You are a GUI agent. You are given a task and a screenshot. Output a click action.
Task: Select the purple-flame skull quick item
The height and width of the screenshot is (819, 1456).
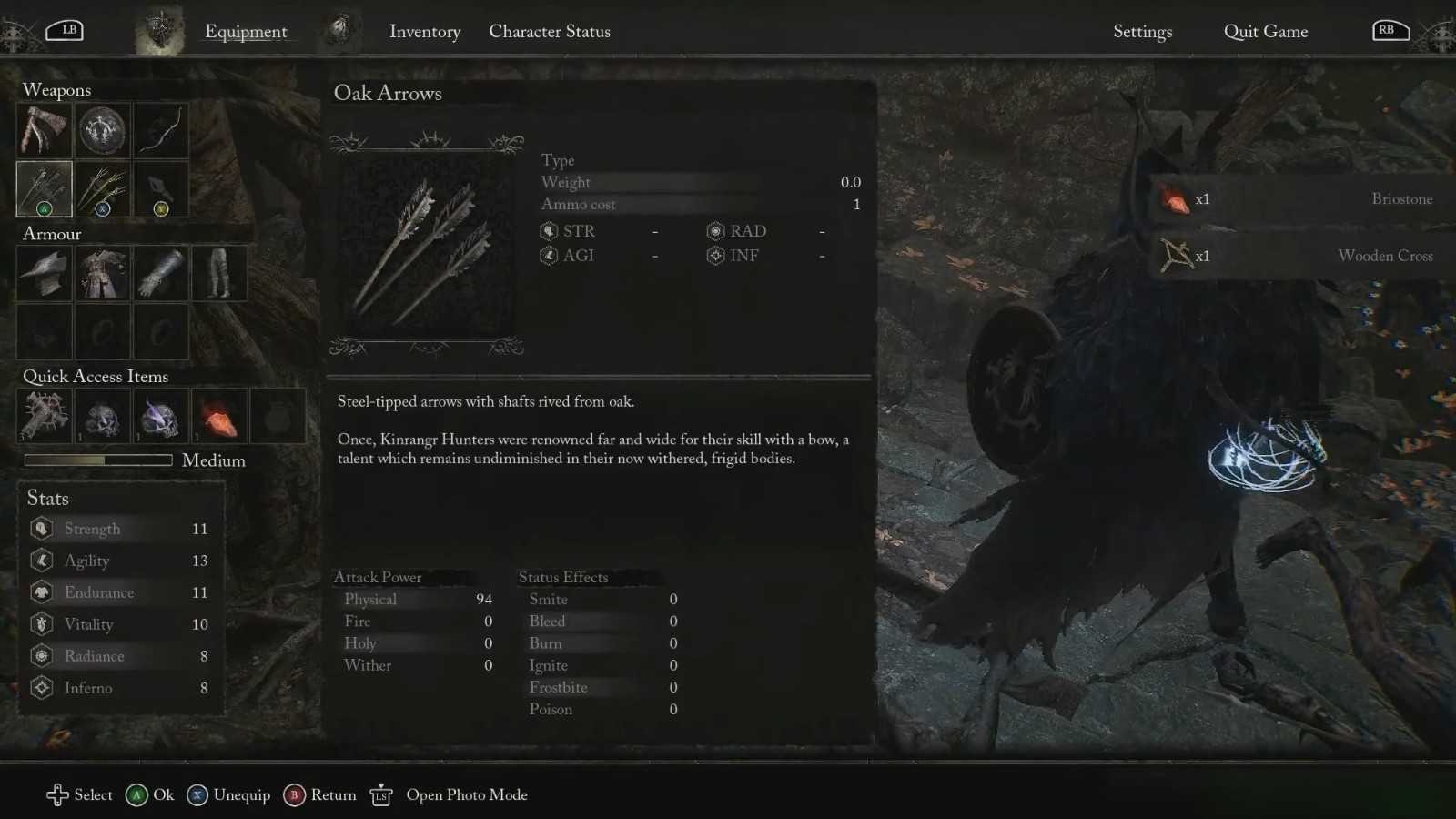pos(160,416)
